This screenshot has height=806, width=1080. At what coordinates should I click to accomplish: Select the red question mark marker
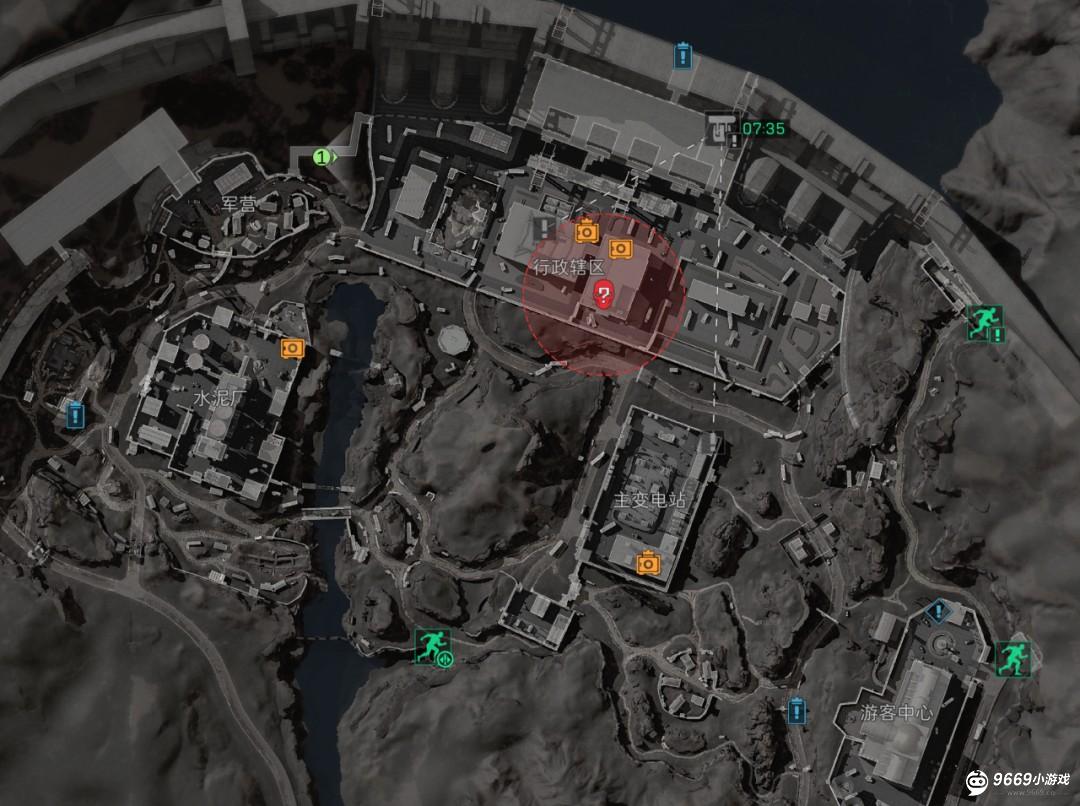(x=604, y=294)
